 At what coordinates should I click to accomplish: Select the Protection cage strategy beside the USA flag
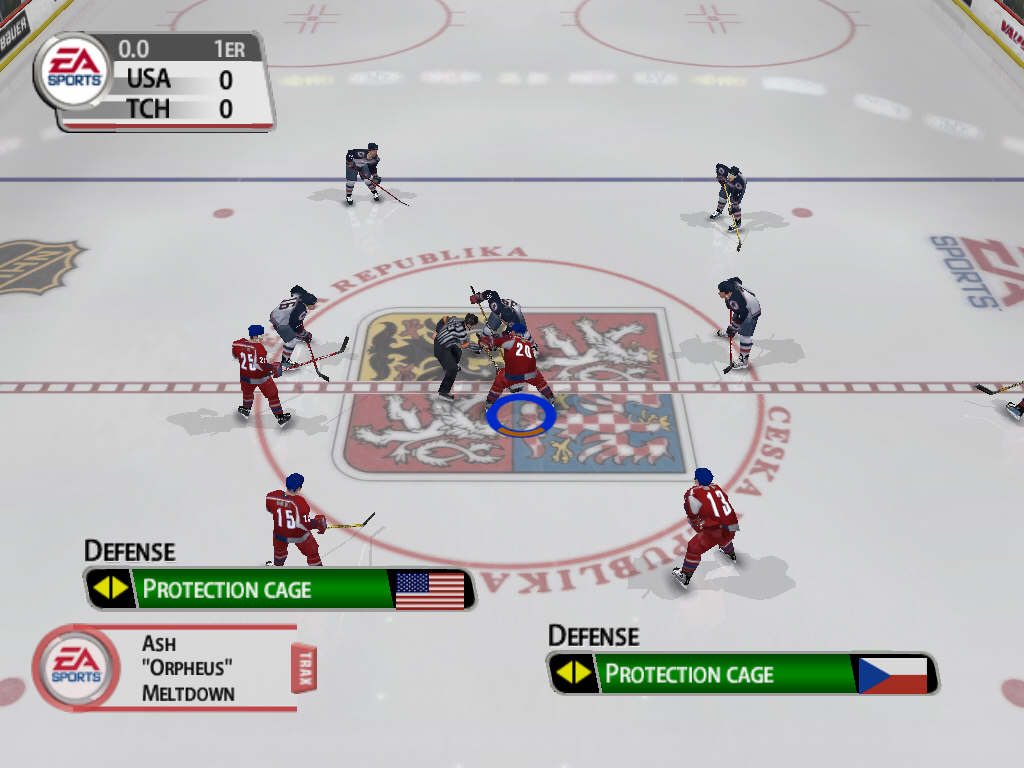click(x=227, y=589)
